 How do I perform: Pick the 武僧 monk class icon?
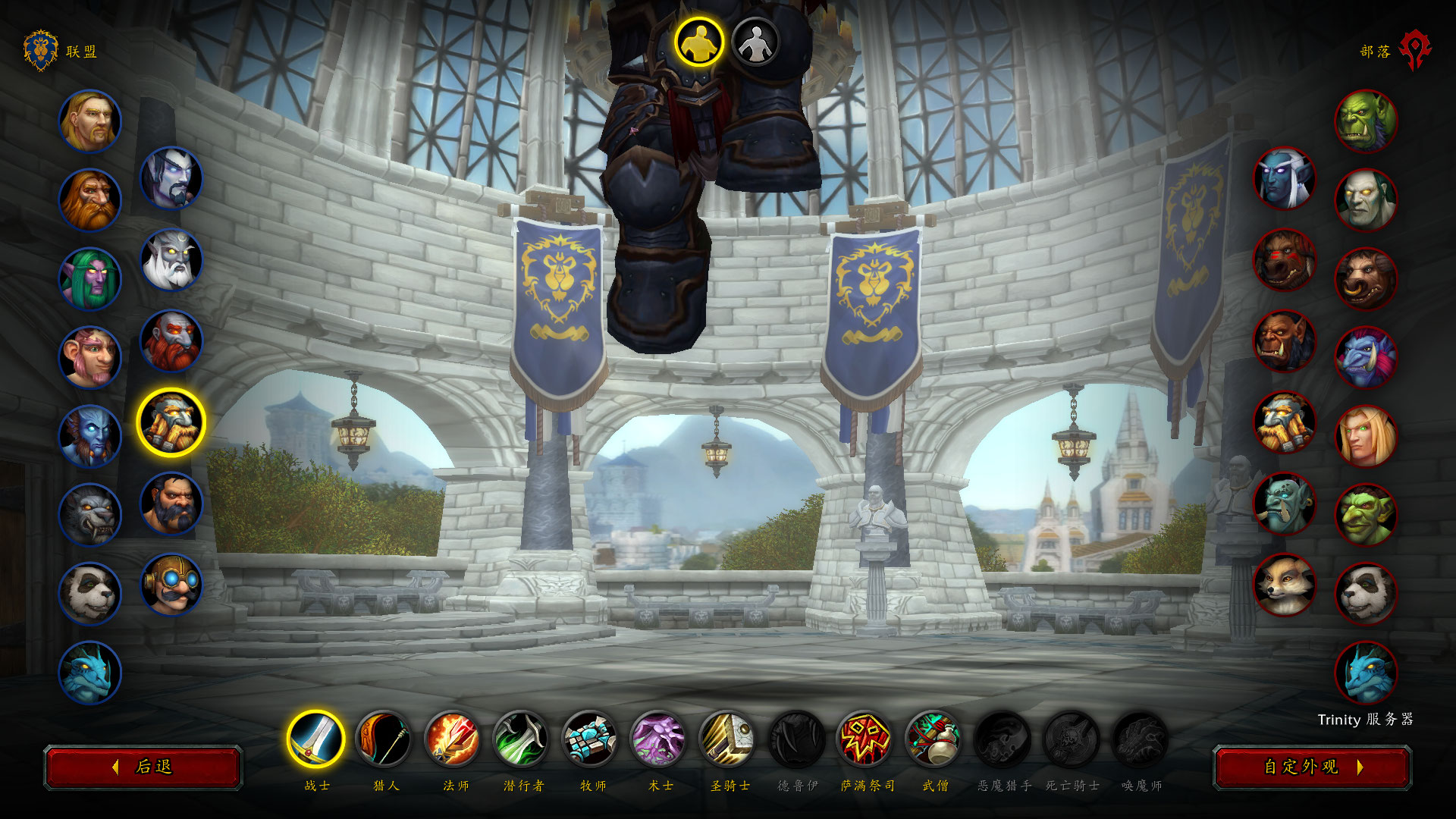[x=934, y=739]
